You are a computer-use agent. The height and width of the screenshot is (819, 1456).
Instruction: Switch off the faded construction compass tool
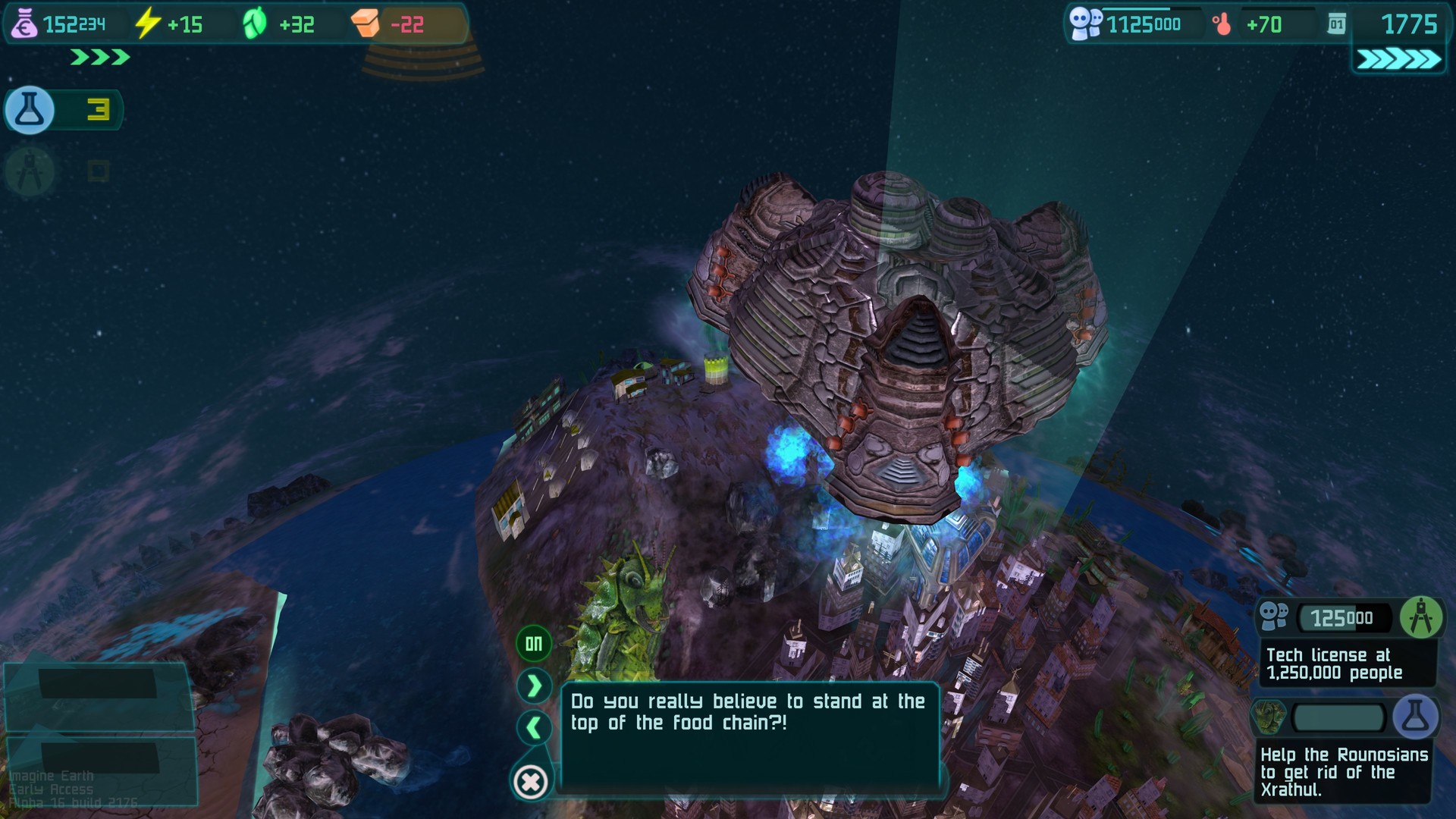point(29,171)
